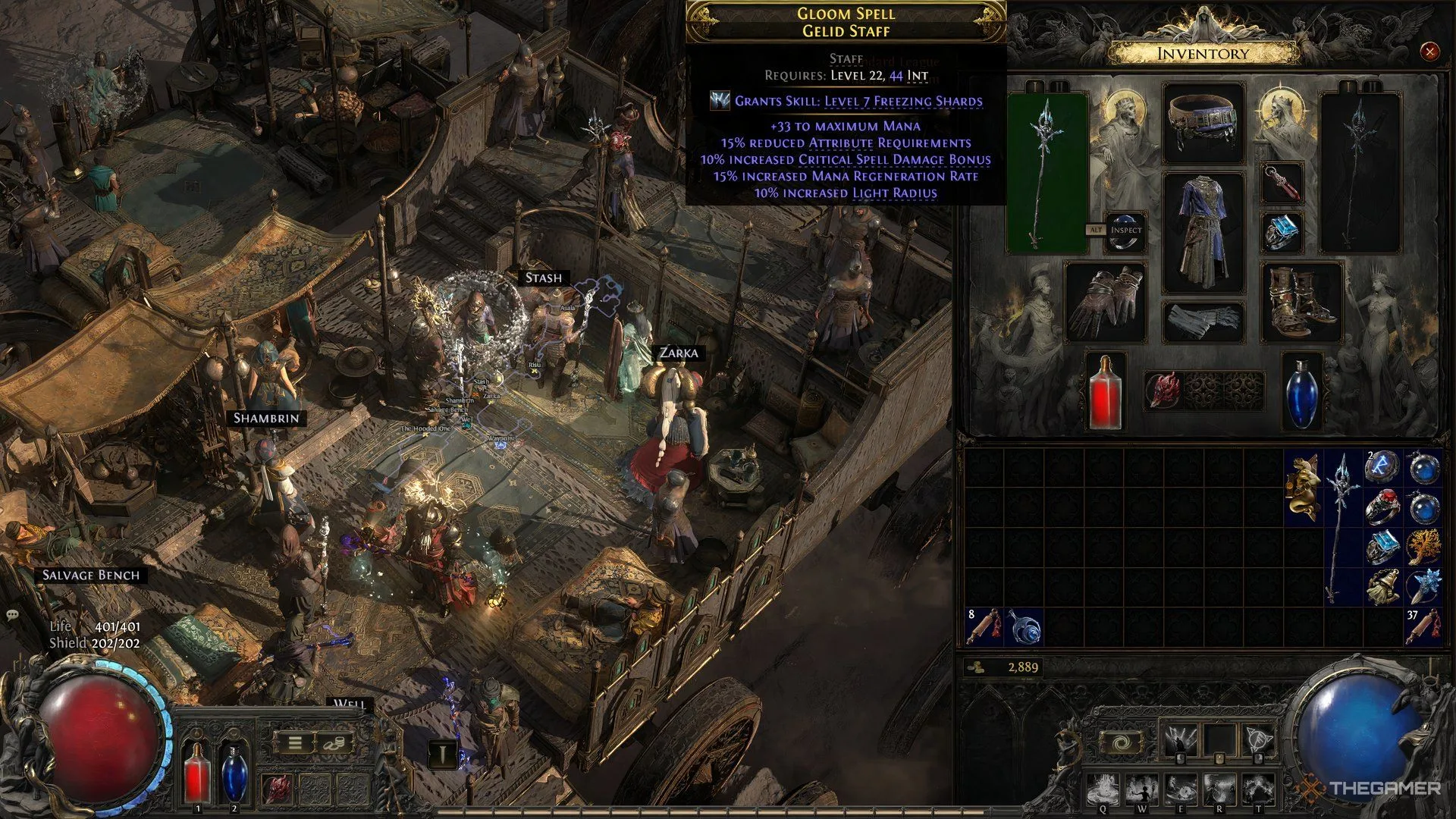Select the stack of 8 scrolls
Image resolution: width=1456 pixels, height=819 pixels.
click(x=984, y=626)
